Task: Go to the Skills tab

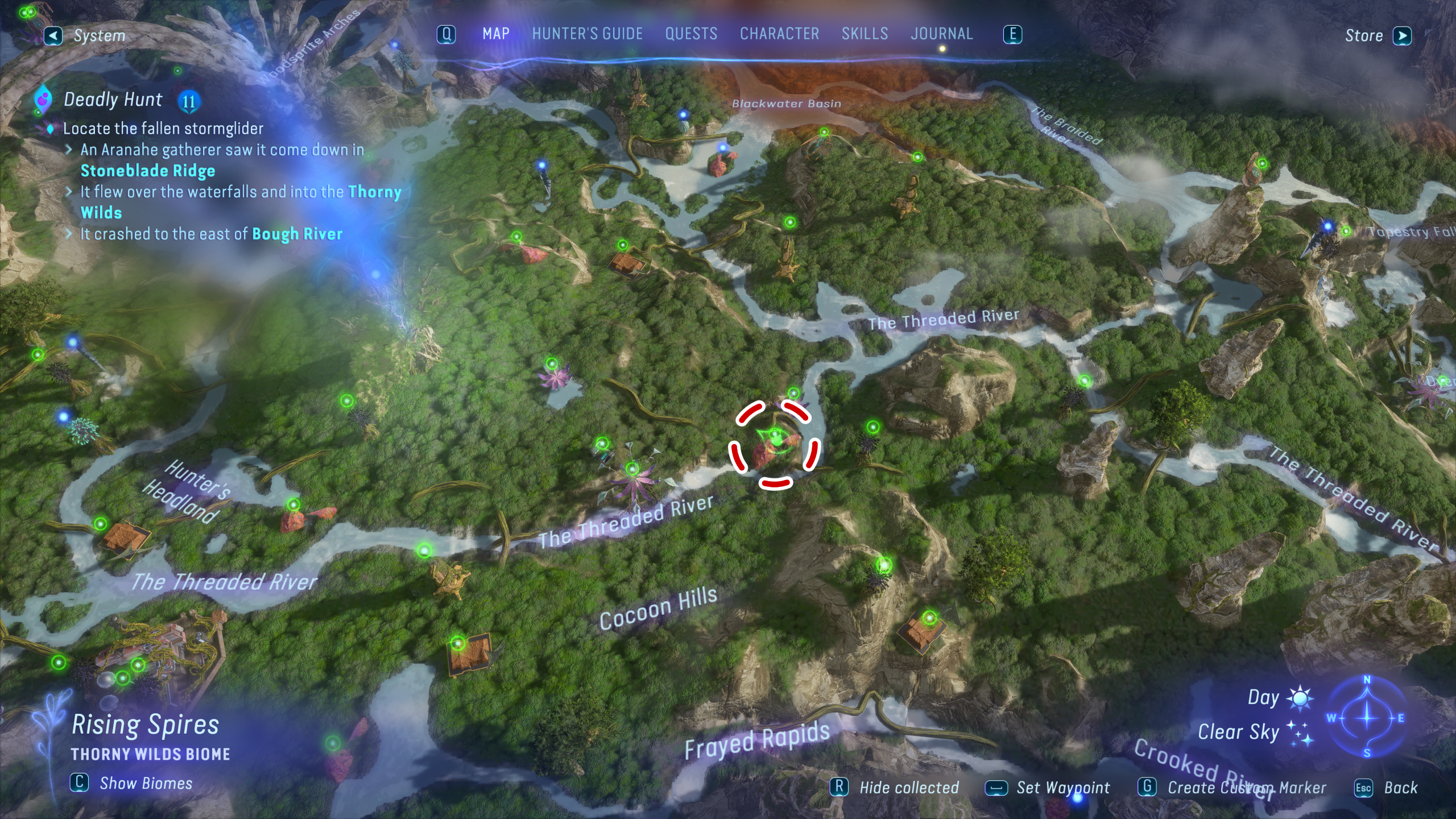Action: [864, 34]
